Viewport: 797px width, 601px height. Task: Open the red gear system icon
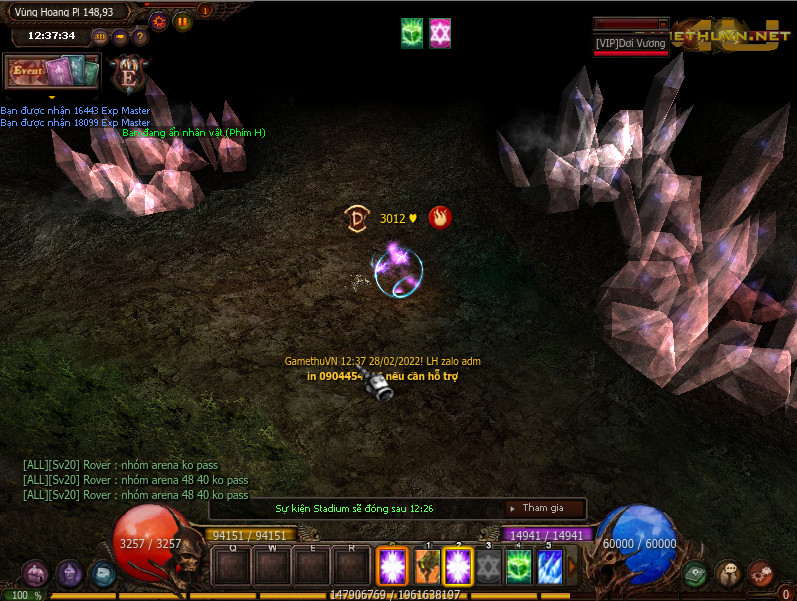(761, 574)
